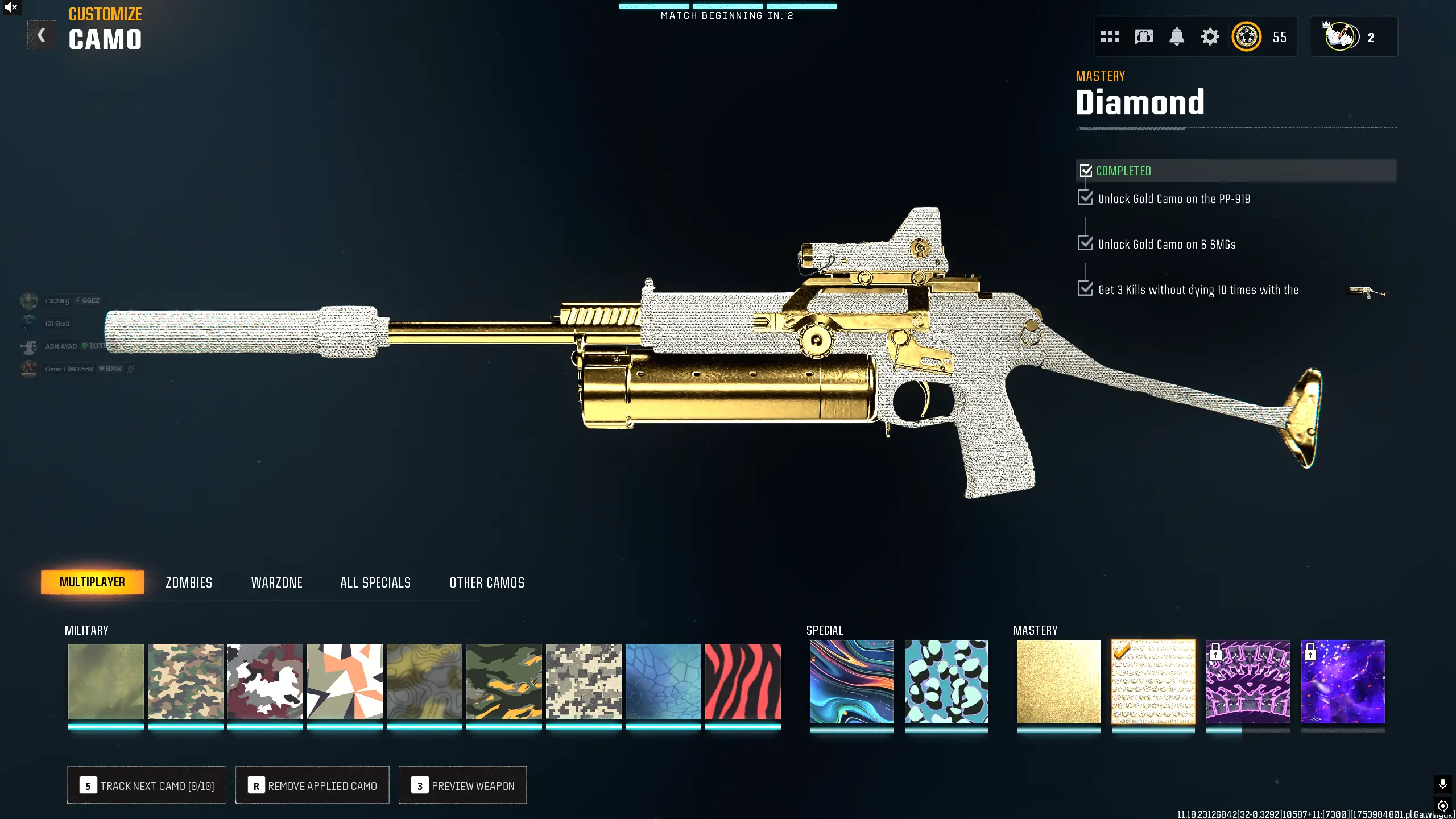The width and height of the screenshot is (1456, 819).
Task: Show the All Specials tab
Action: click(x=375, y=582)
